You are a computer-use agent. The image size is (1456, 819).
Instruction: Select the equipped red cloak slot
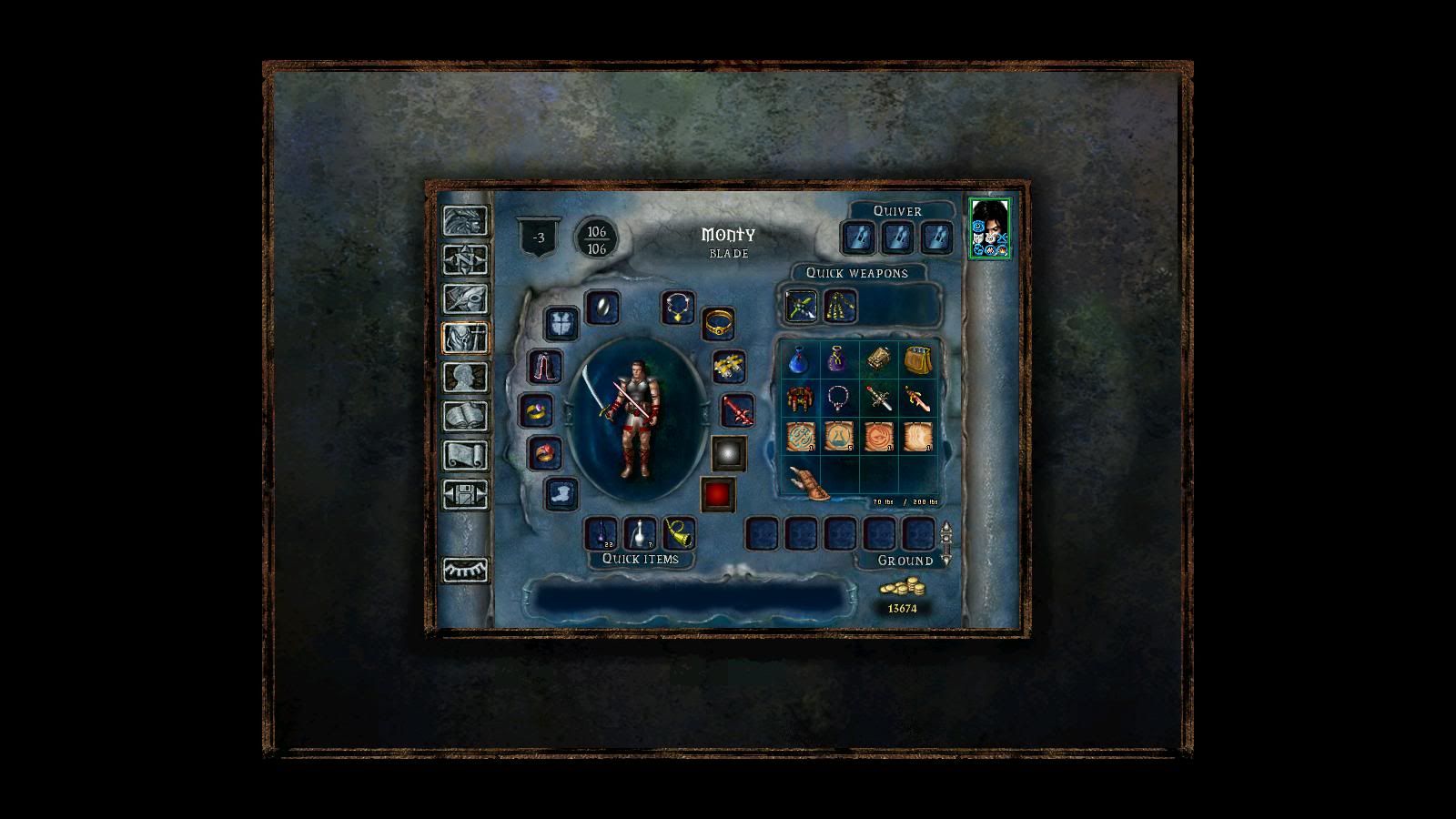[546, 367]
